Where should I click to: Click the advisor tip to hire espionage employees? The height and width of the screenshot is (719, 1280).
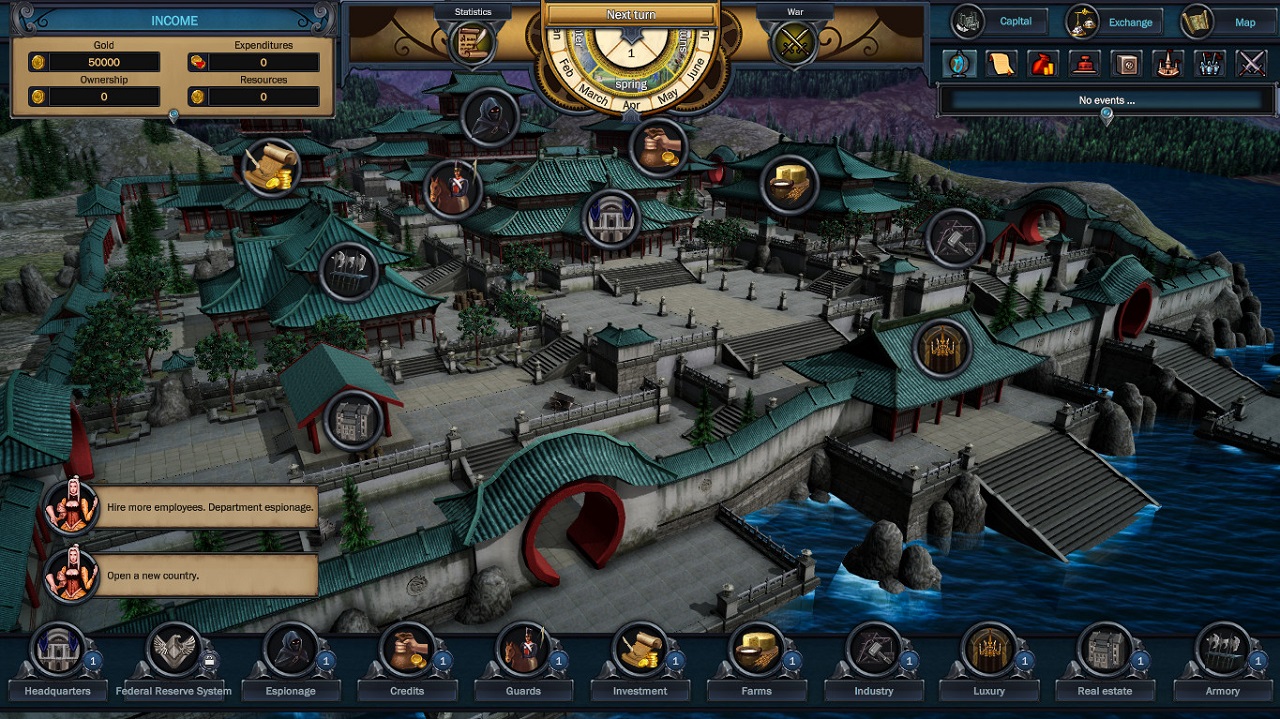209,507
